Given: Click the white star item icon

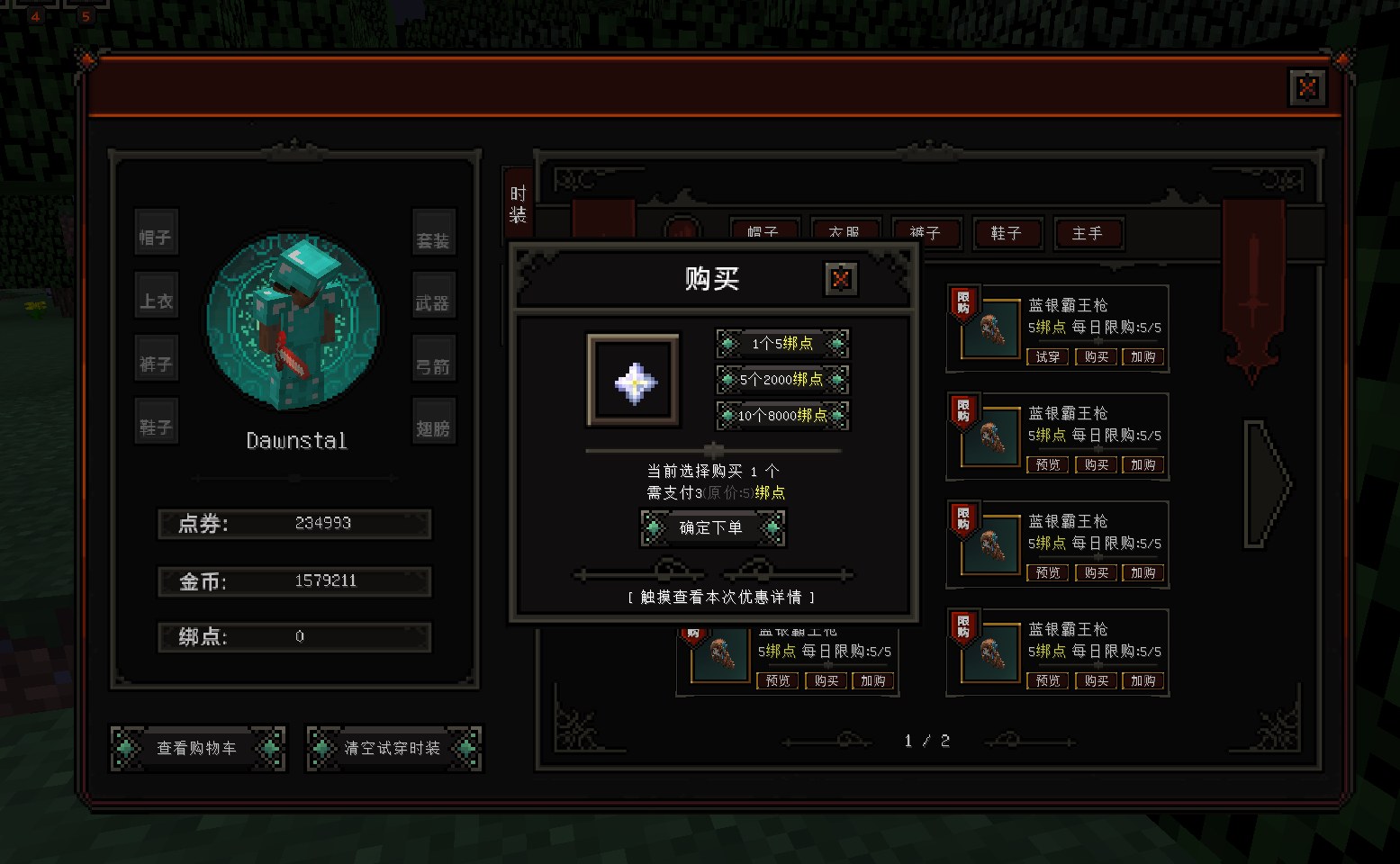Looking at the screenshot, I should (x=634, y=382).
